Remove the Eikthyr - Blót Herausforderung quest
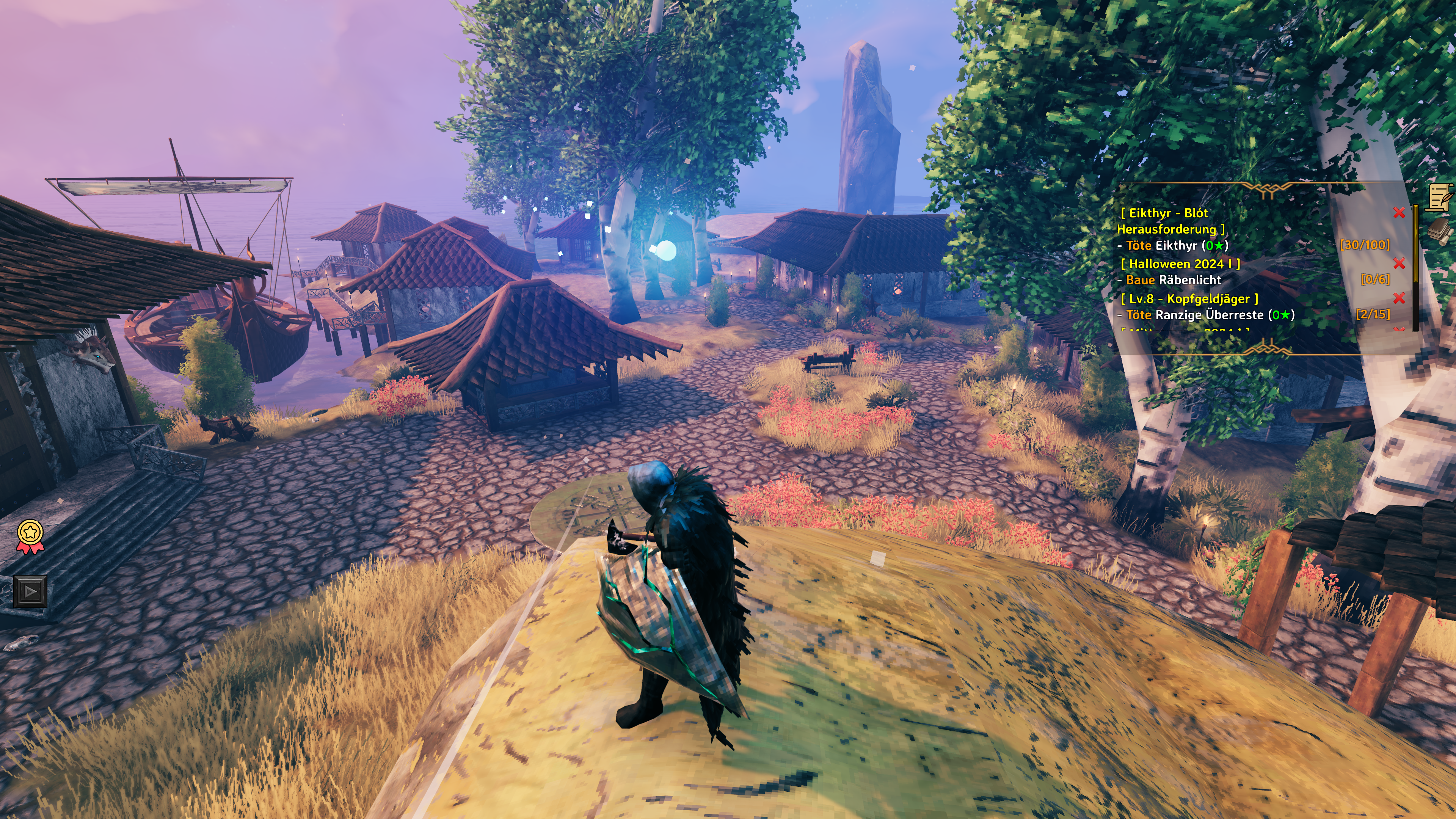Image resolution: width=1456 pixels, height=819 pixels. click(1399, 212)
